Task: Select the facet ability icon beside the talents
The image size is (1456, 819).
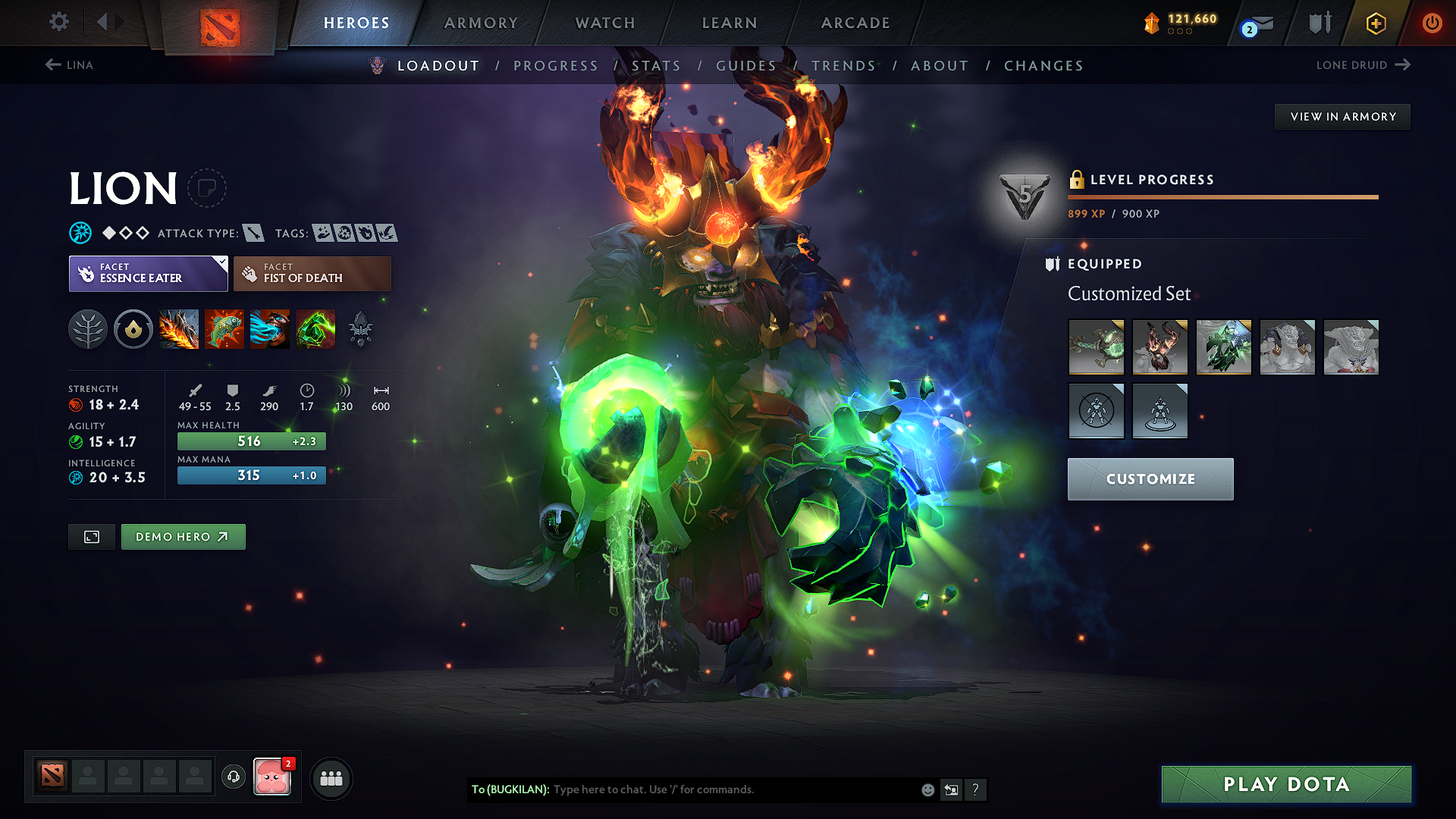Action: point(133,329)
